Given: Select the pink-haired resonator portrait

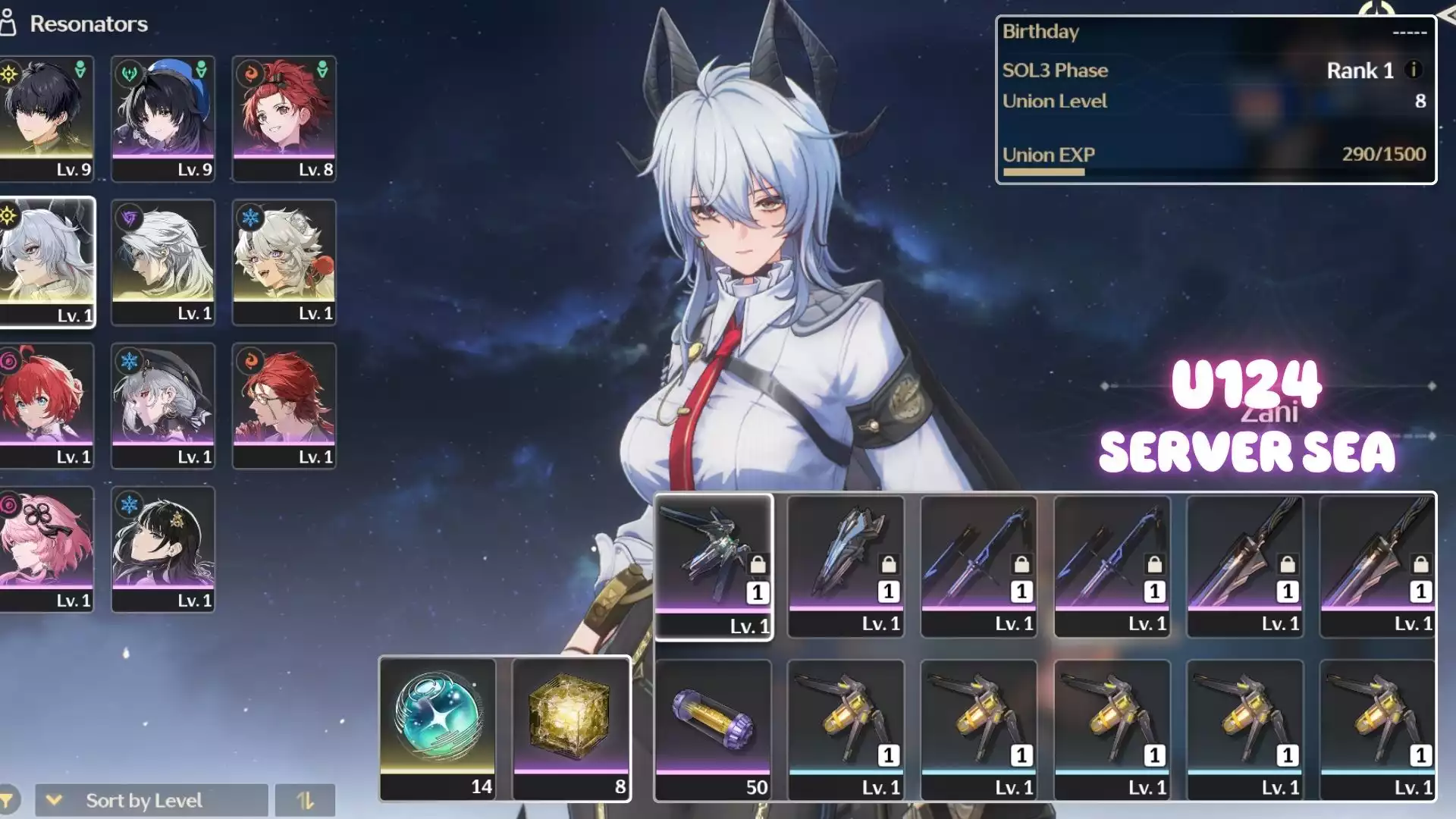Looking at the screenshot, I should point(47,548).
